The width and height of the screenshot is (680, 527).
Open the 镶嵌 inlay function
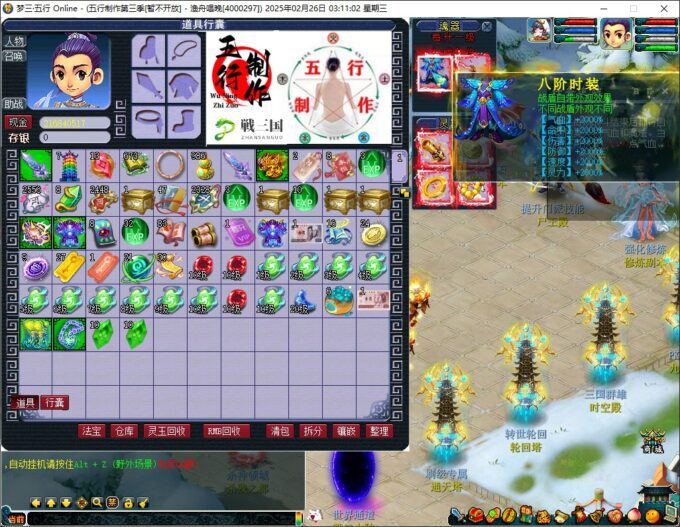pos(346,431)
